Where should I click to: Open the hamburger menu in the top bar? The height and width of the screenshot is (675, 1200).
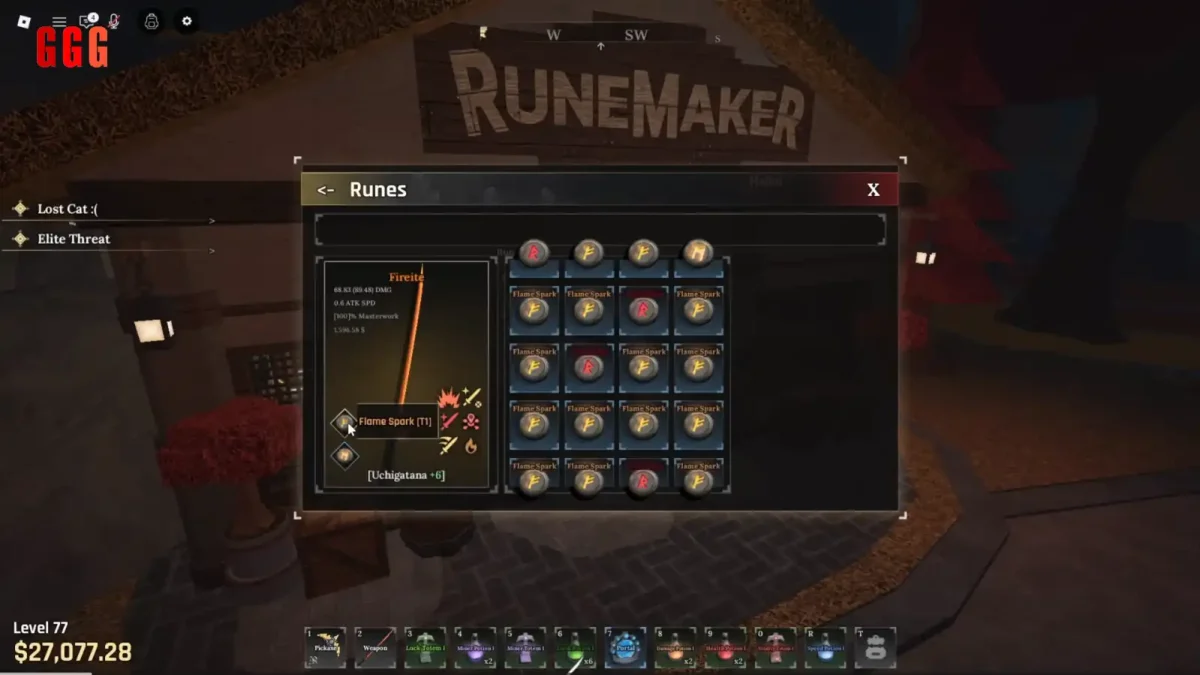tap(59, 21)
